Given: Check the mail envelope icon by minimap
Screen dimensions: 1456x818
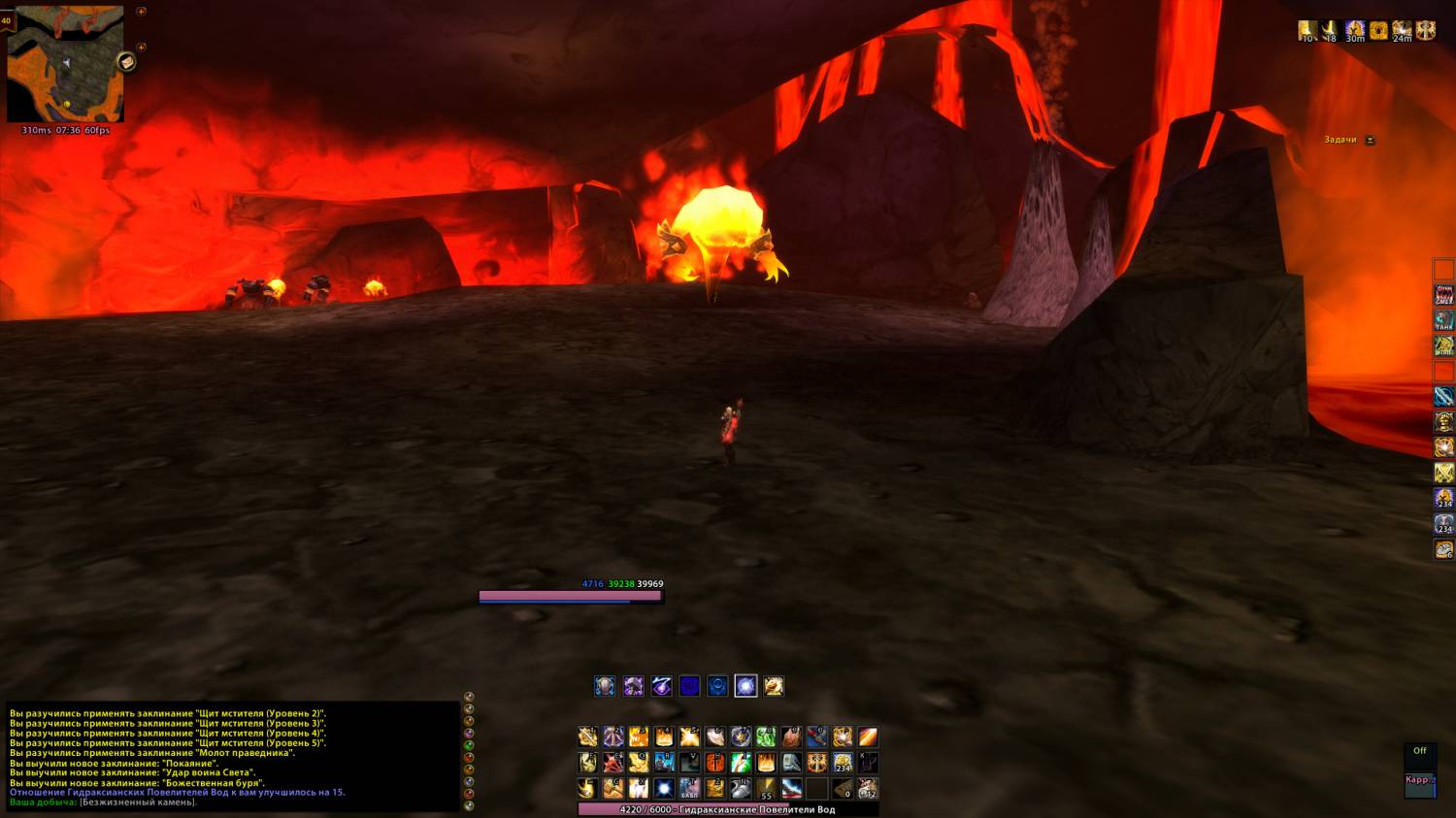Looking at the screenshot, I should tap(126, 62).
